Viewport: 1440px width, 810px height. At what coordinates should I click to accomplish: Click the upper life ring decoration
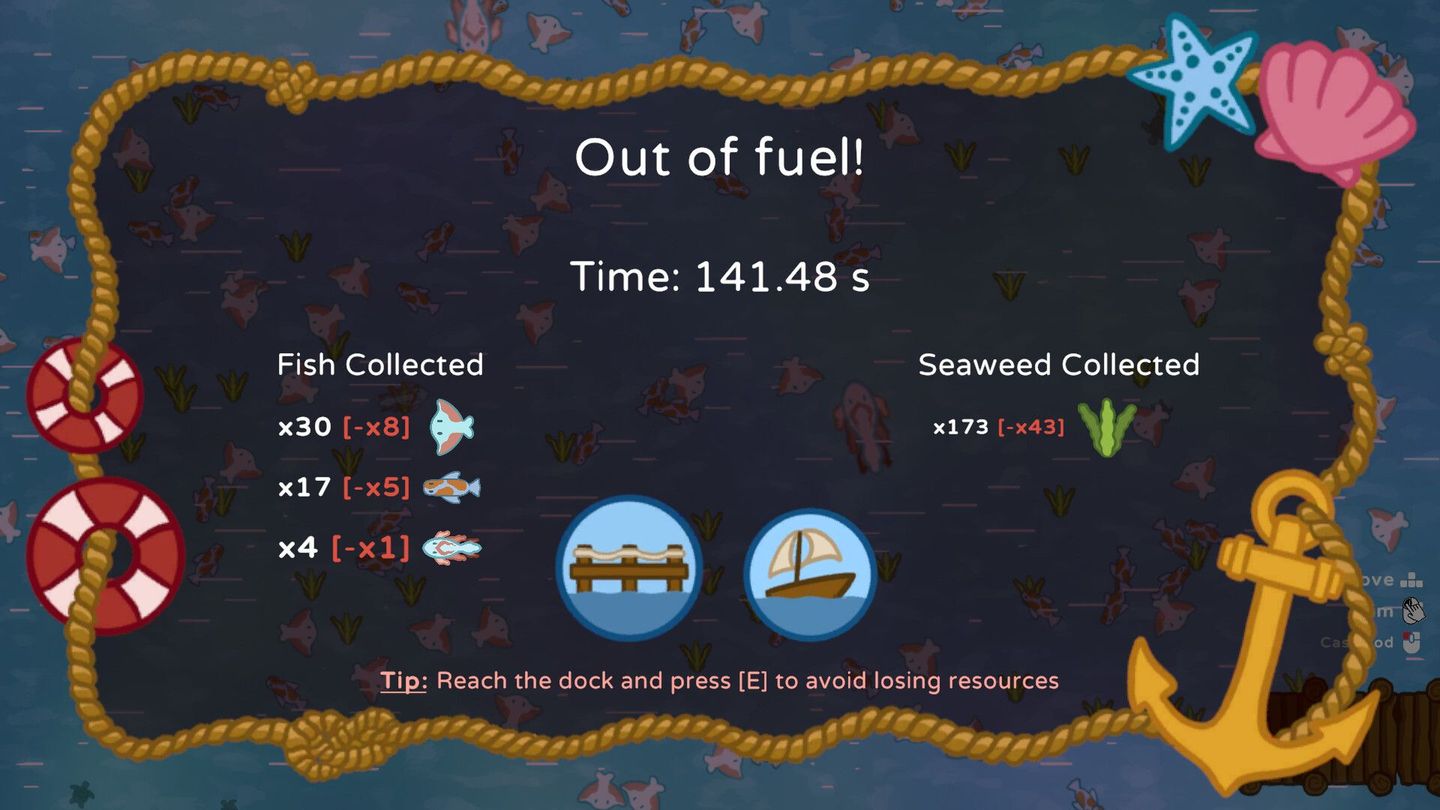point(88,398)
